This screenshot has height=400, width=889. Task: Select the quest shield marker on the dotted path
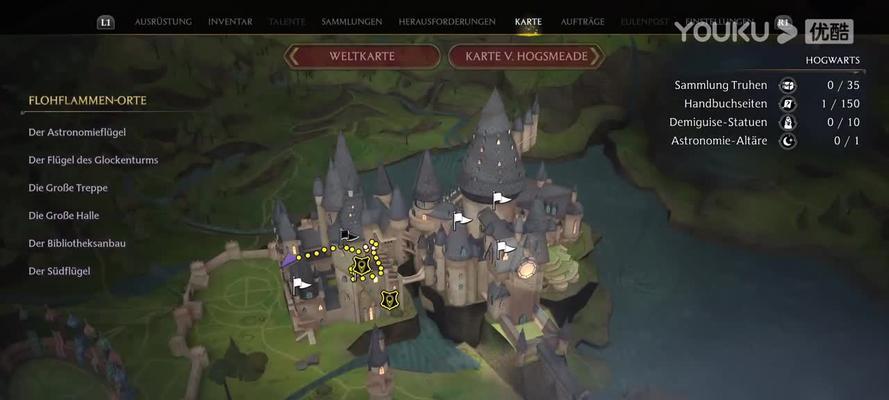[362, 266]
